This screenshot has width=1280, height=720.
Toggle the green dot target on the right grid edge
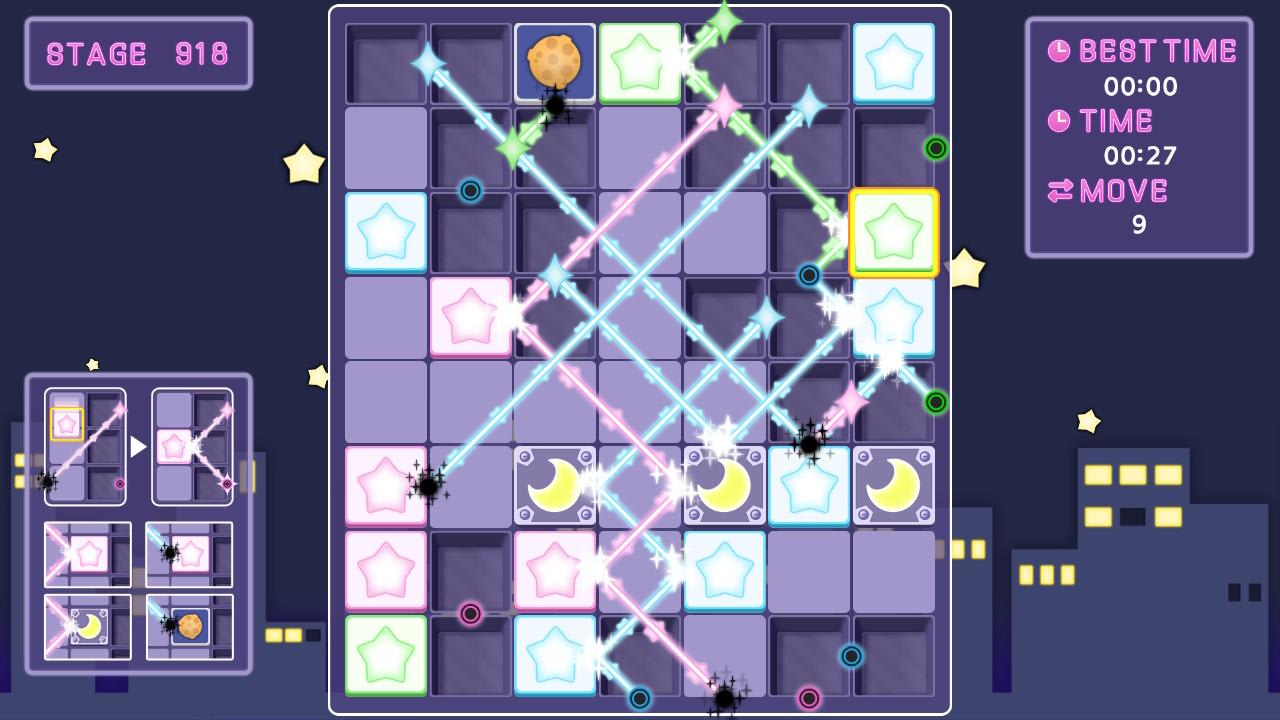936,147
